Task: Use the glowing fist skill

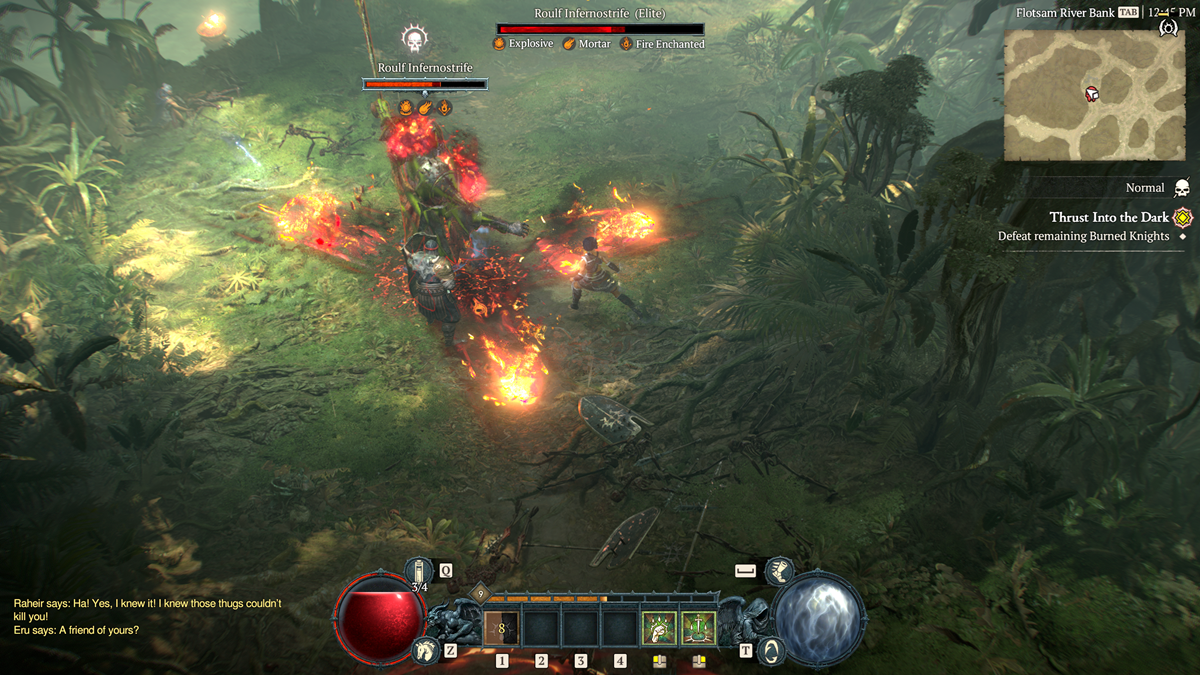Action: 658,628
